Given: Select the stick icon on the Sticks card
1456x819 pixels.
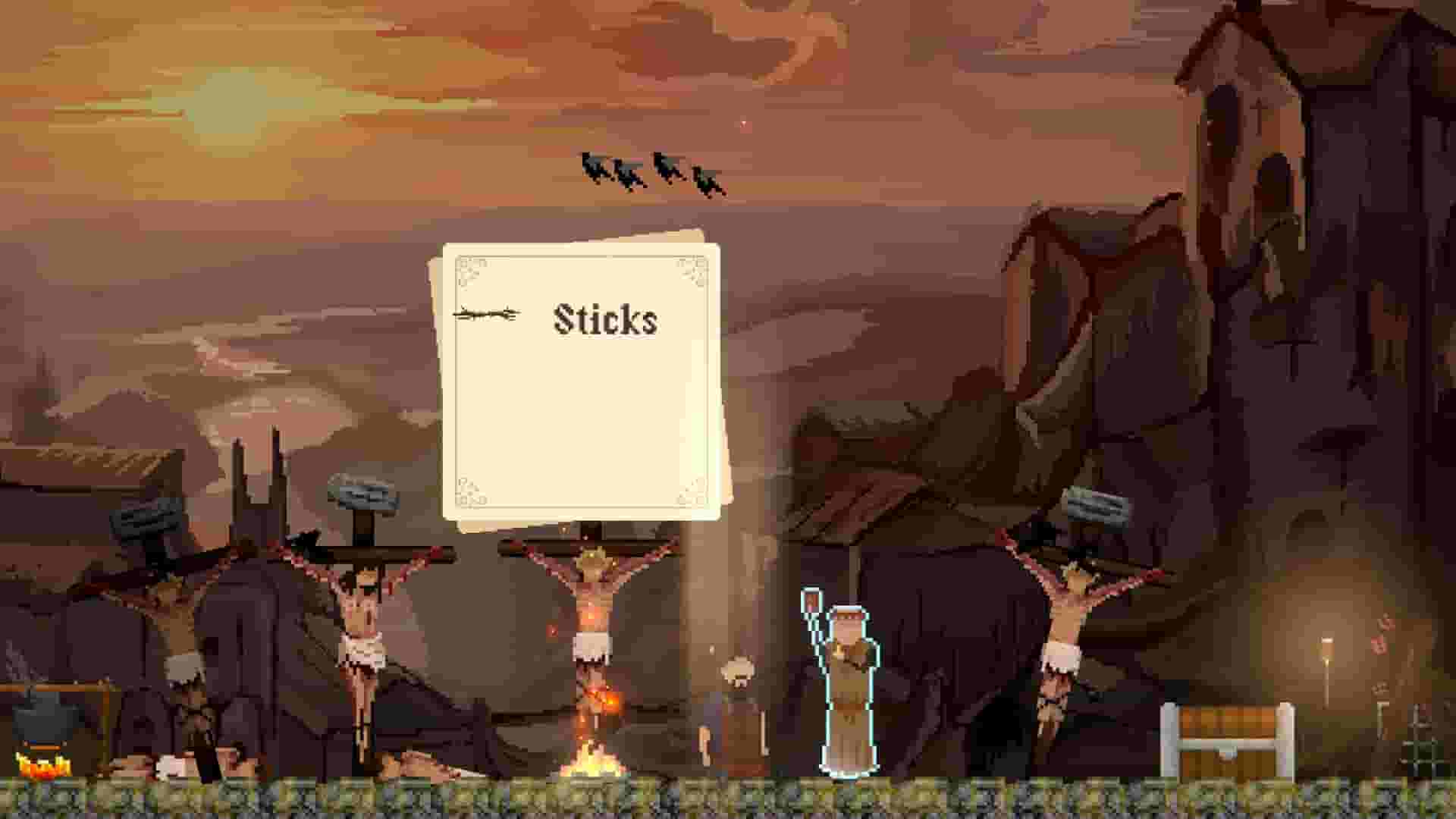Looking at the screenshot, I should coord(485,313).
